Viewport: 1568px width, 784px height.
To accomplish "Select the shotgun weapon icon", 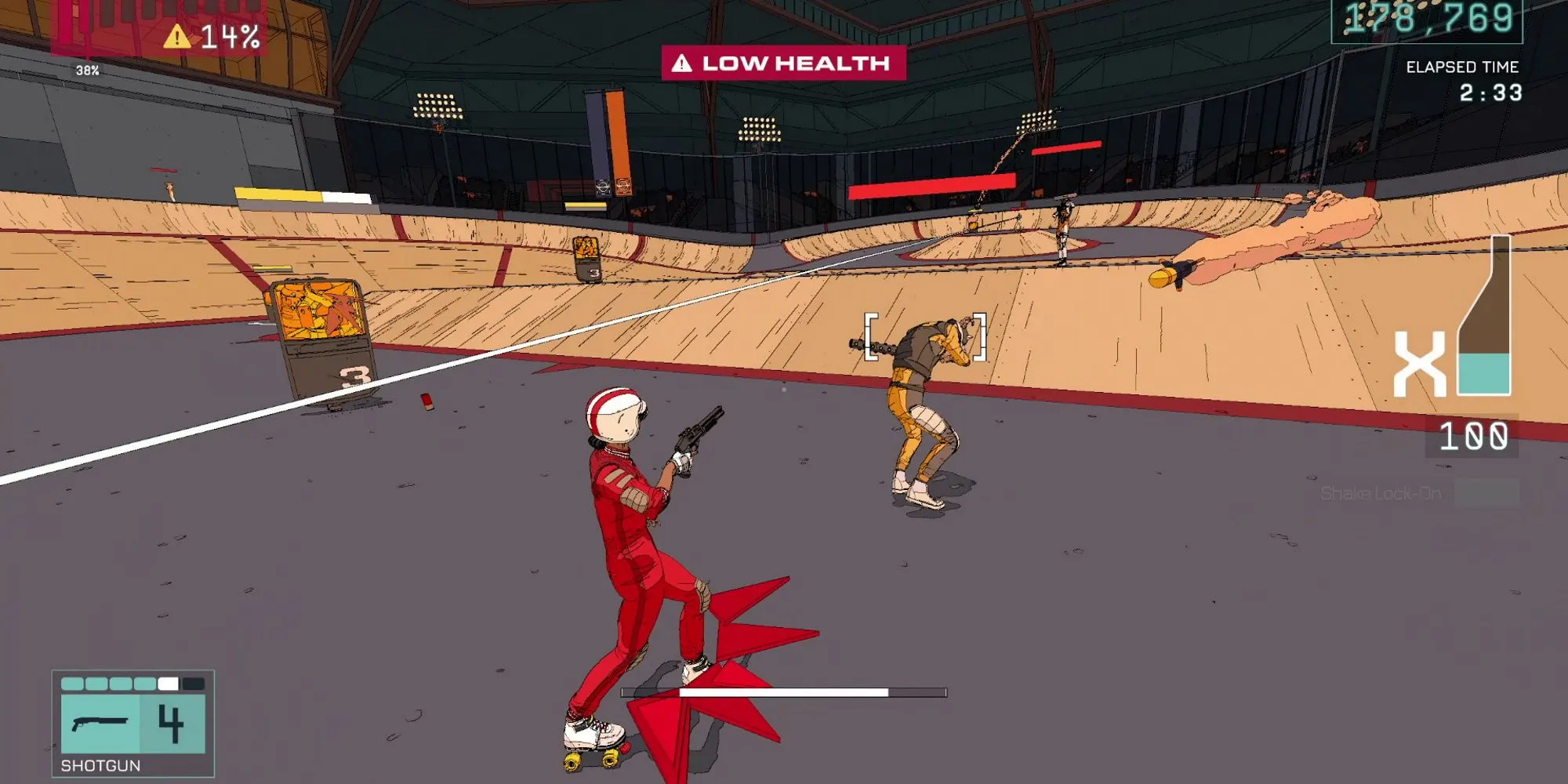I will point(100,723).
